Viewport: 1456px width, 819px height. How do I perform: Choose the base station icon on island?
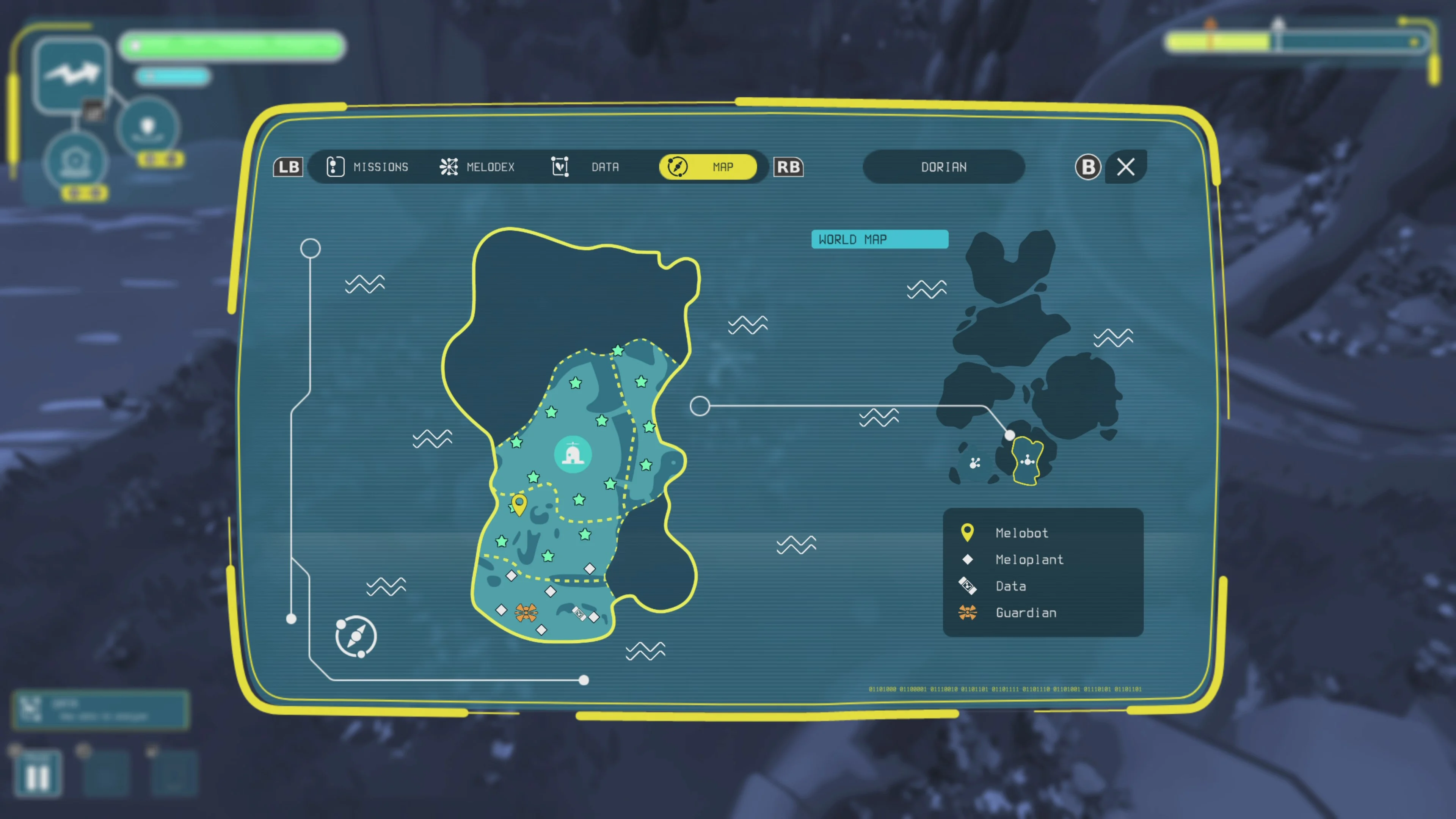point(573,454)
